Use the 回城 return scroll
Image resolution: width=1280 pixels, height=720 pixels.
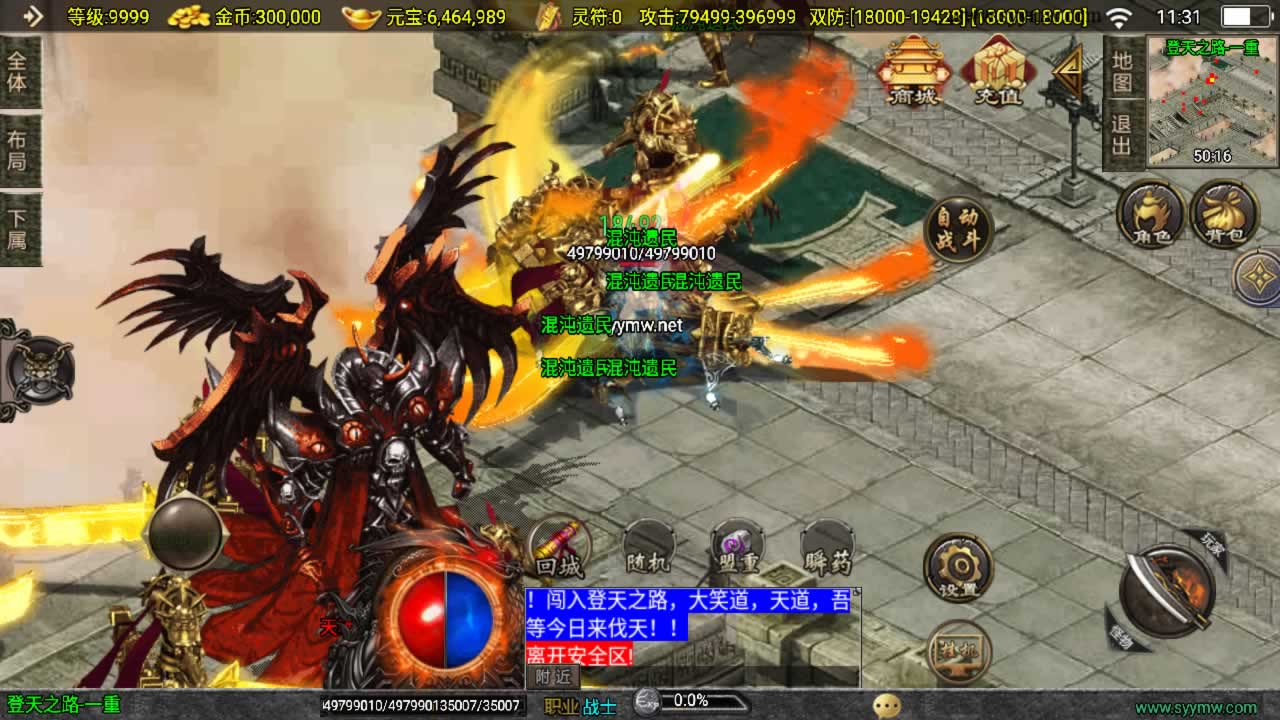558,548
